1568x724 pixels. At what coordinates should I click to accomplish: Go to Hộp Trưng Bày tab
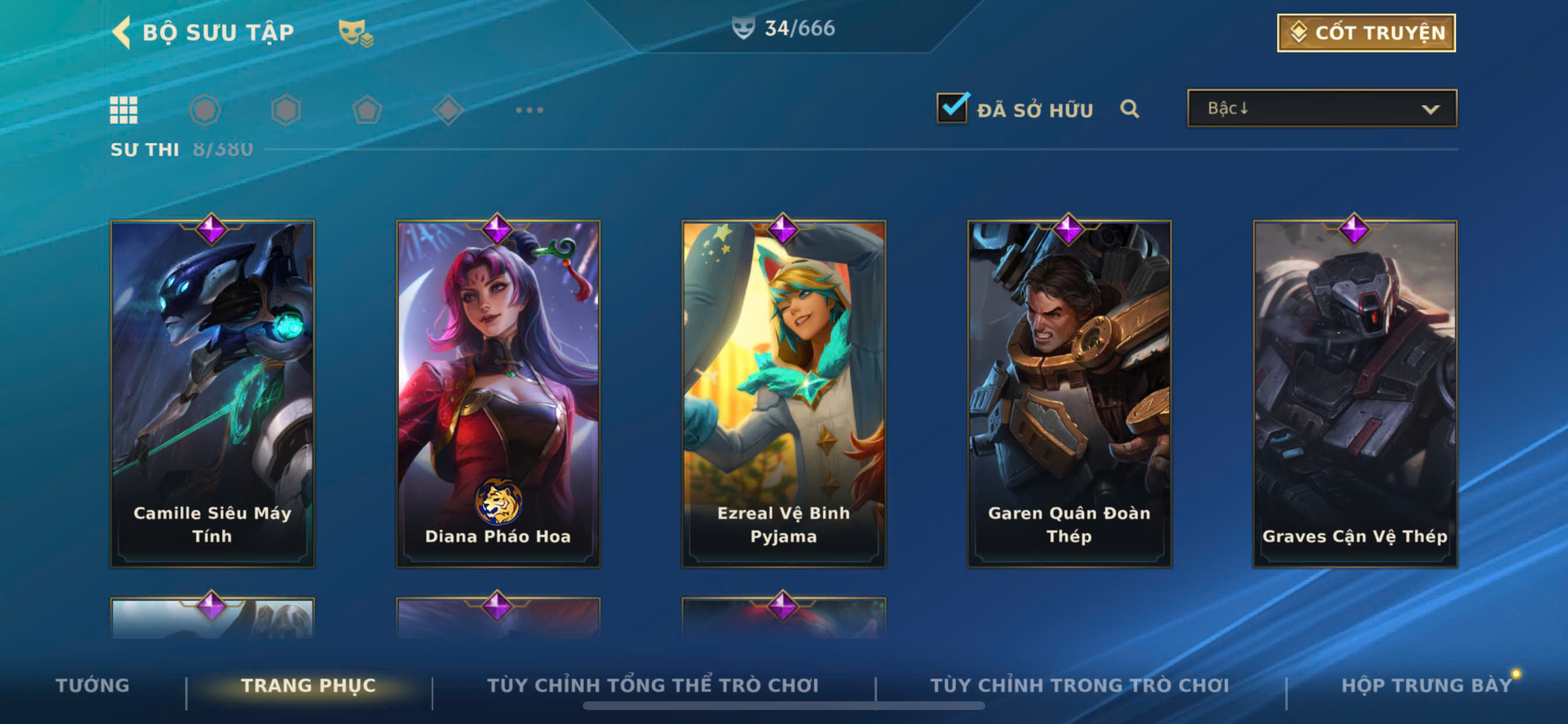point(1426,685)
